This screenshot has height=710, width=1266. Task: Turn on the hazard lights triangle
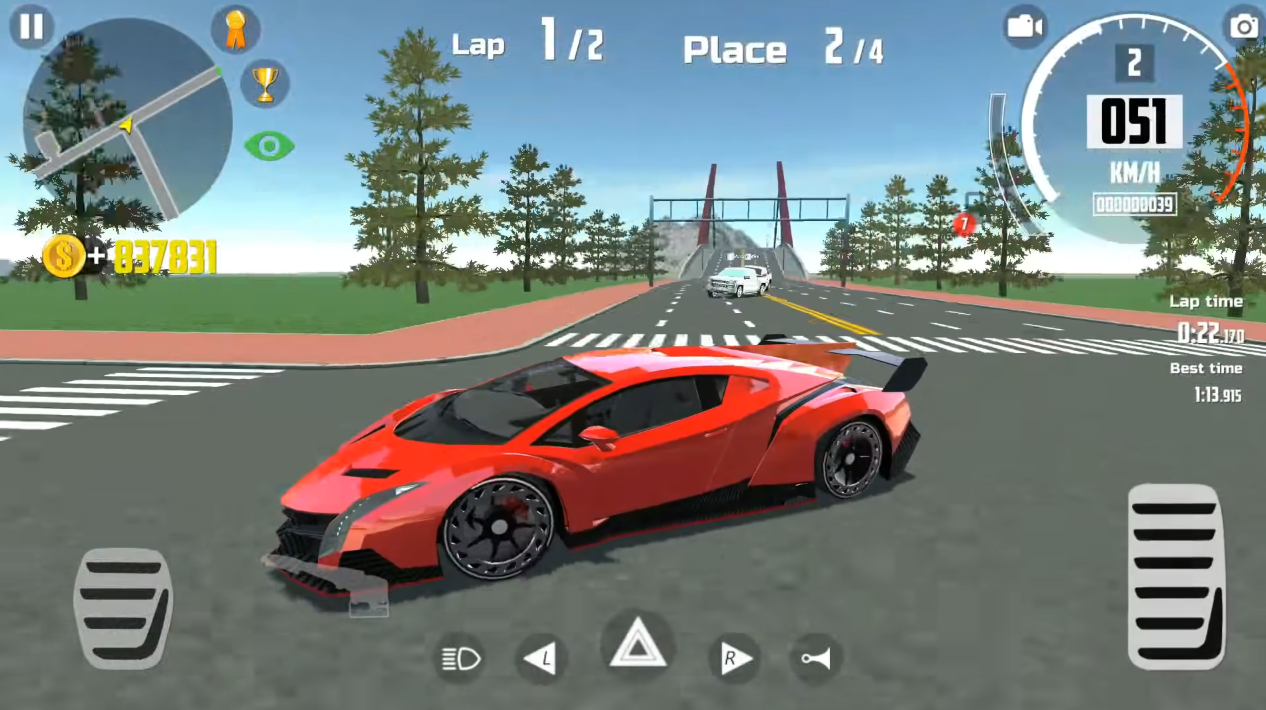tap(637, 645)
